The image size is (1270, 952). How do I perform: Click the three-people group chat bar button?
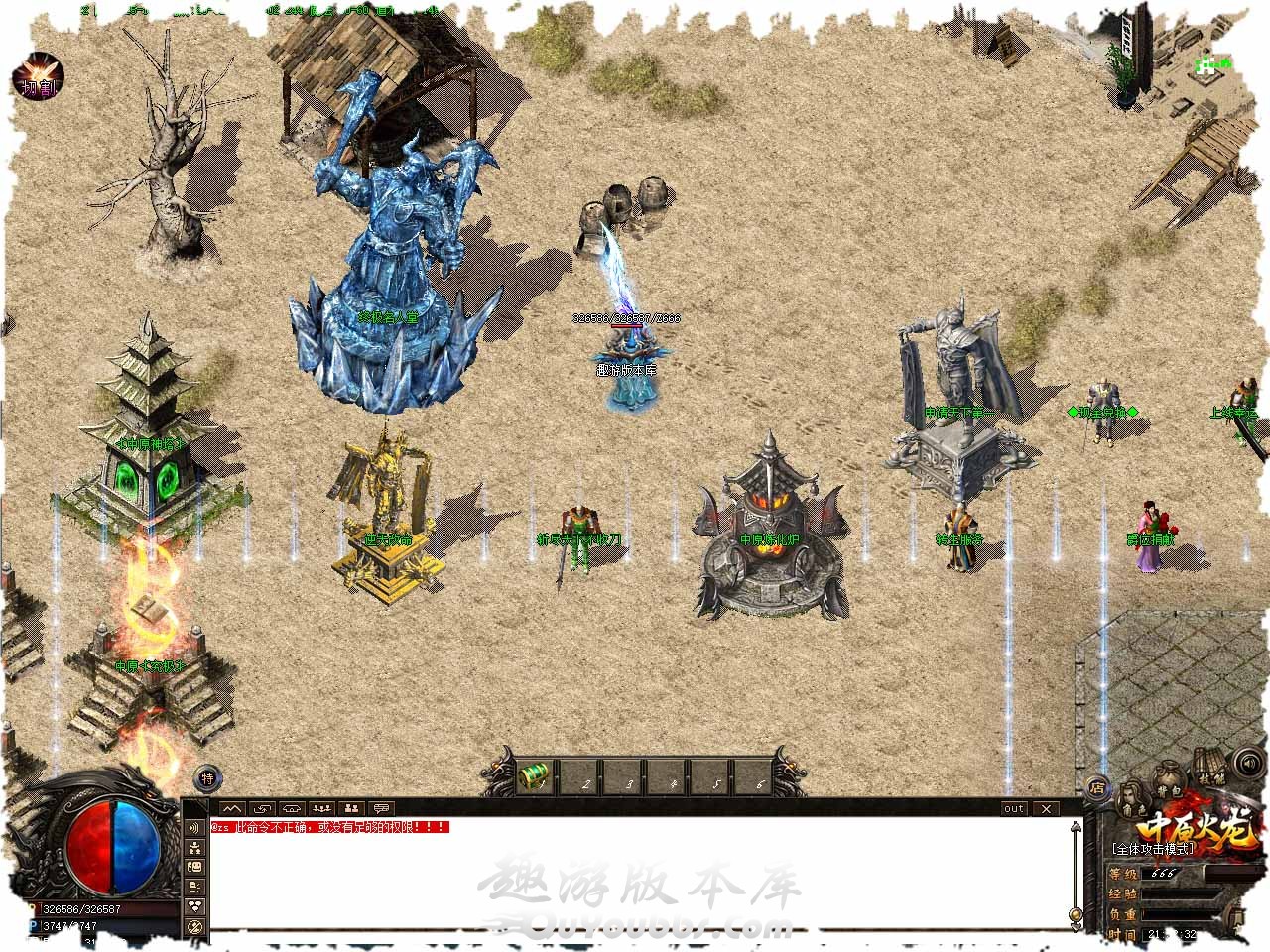pyautogui.click(x=320, y=808)
